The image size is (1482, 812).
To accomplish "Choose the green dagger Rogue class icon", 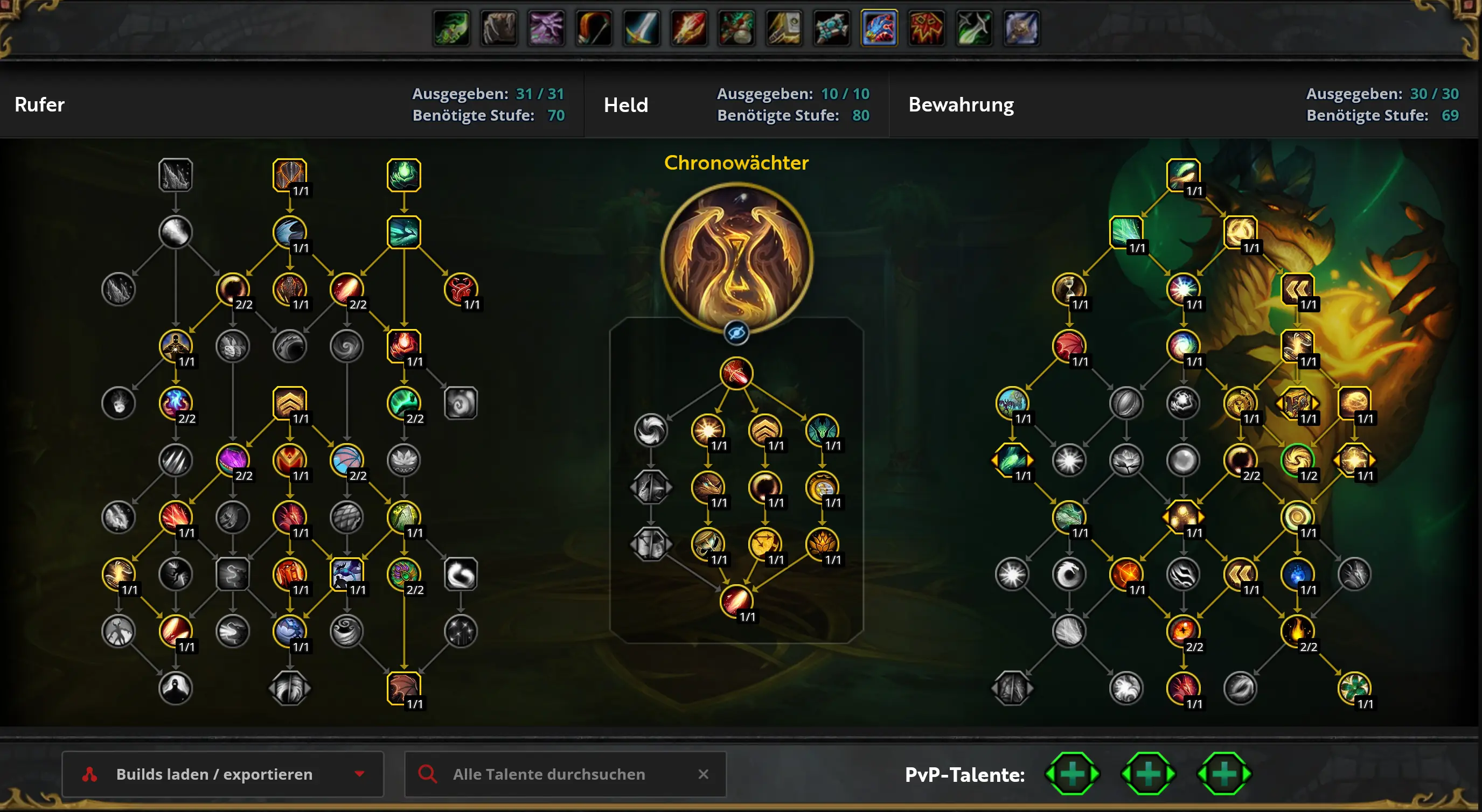I will [x=973, y=27].
